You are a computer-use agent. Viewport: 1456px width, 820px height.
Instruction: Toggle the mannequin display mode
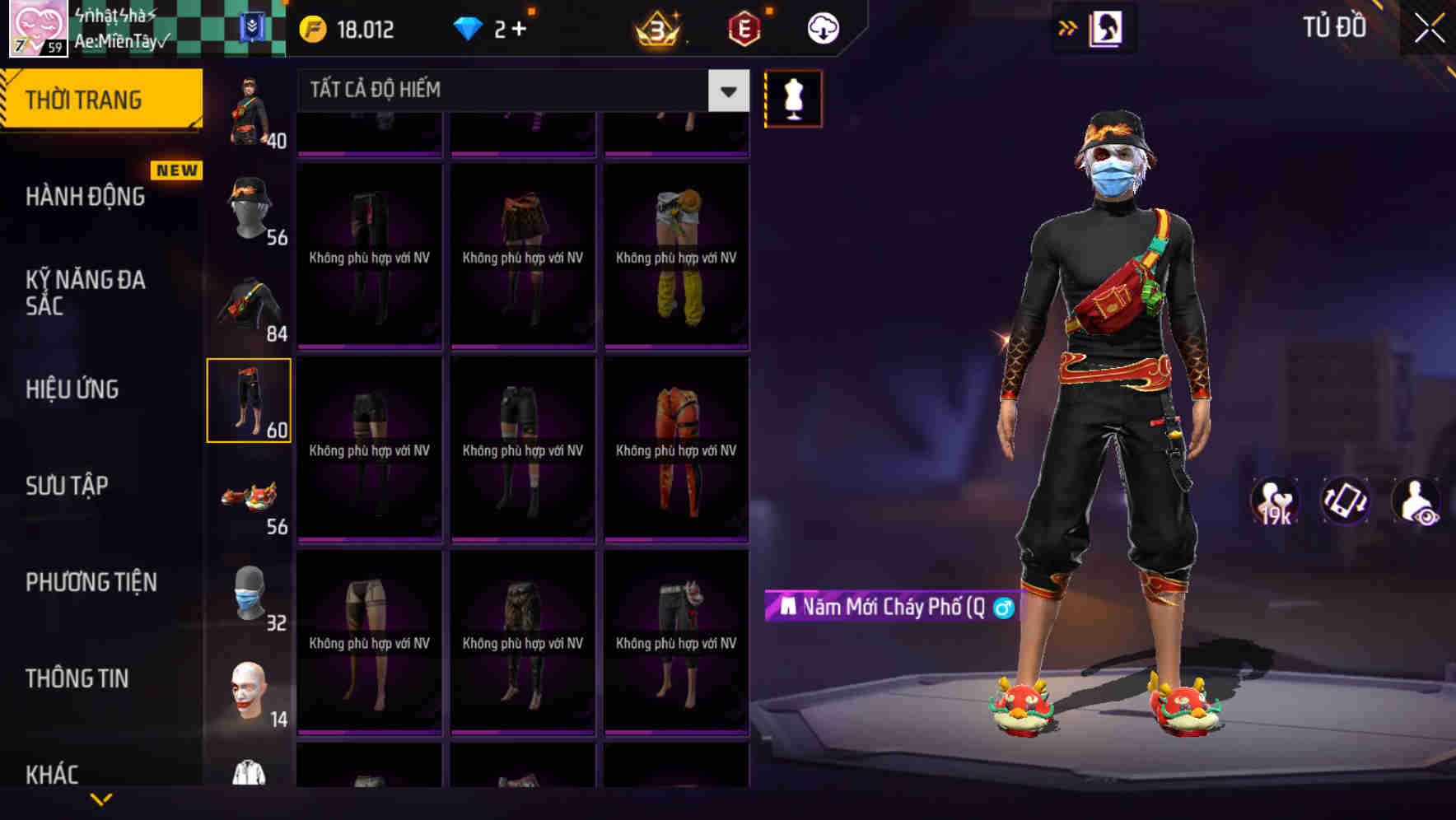pyautogui.click(x=792, y=97)
